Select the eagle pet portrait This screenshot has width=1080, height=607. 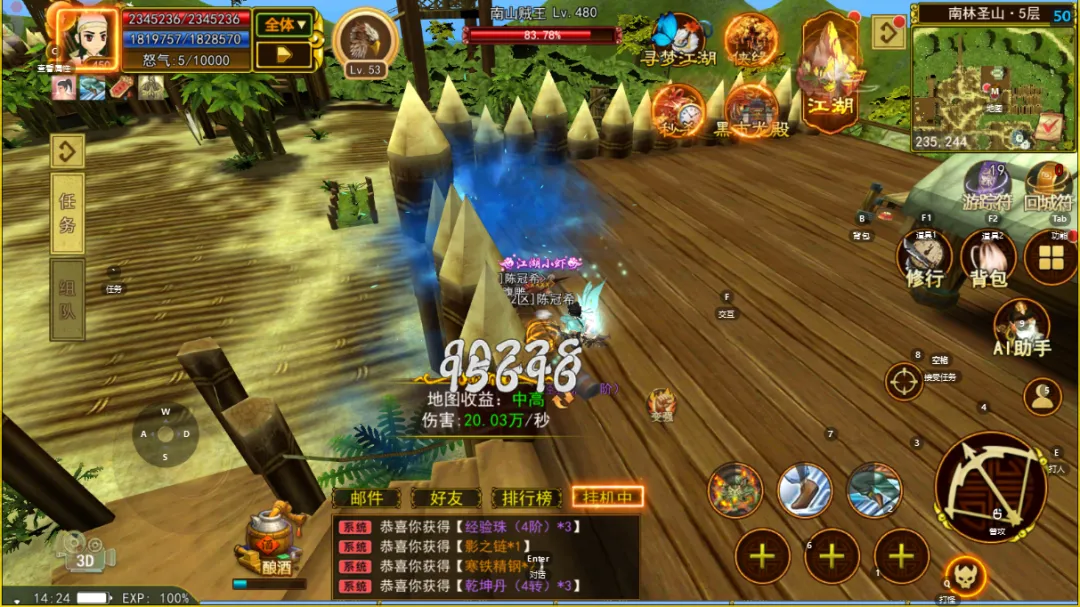click(364, 42)
